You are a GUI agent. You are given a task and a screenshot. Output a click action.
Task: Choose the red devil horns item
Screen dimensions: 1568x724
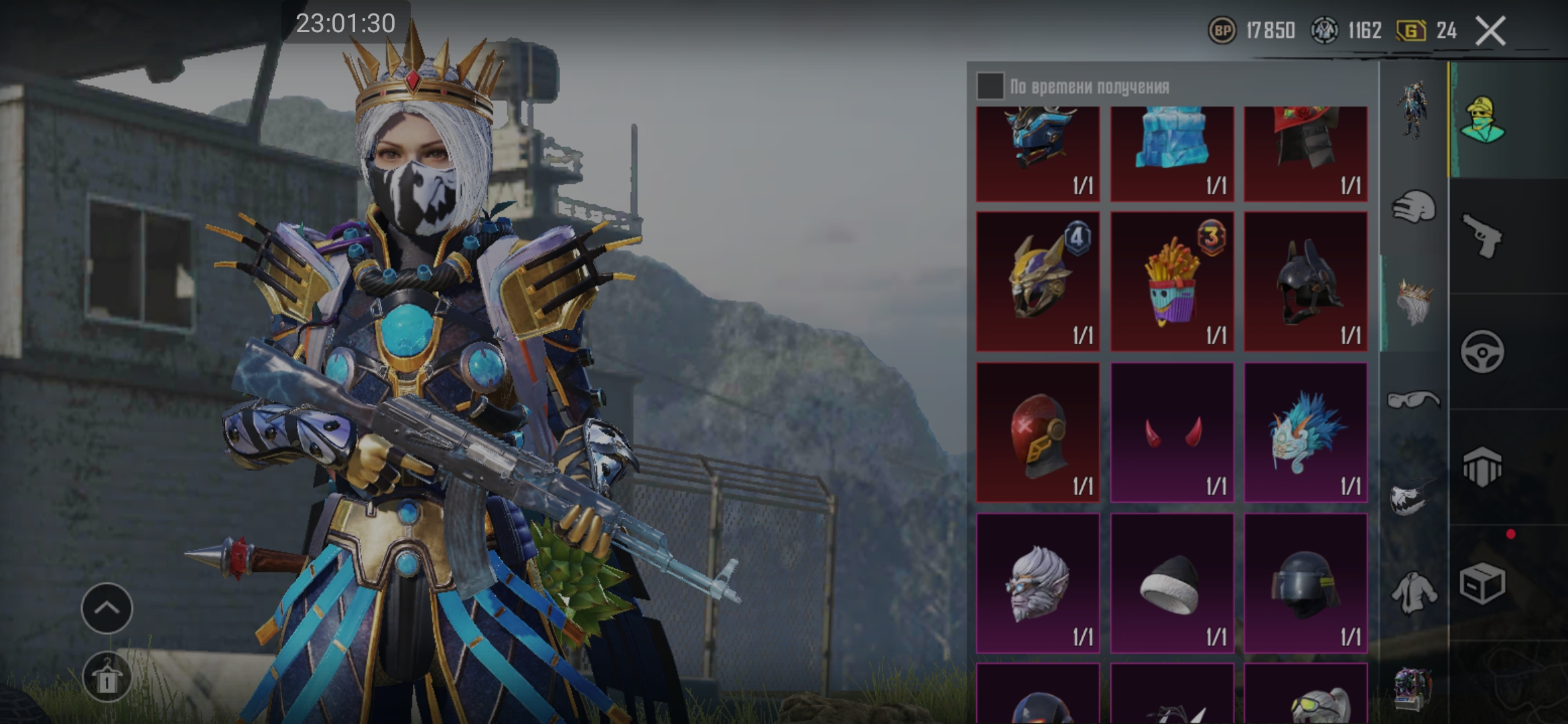(1171, 432)
